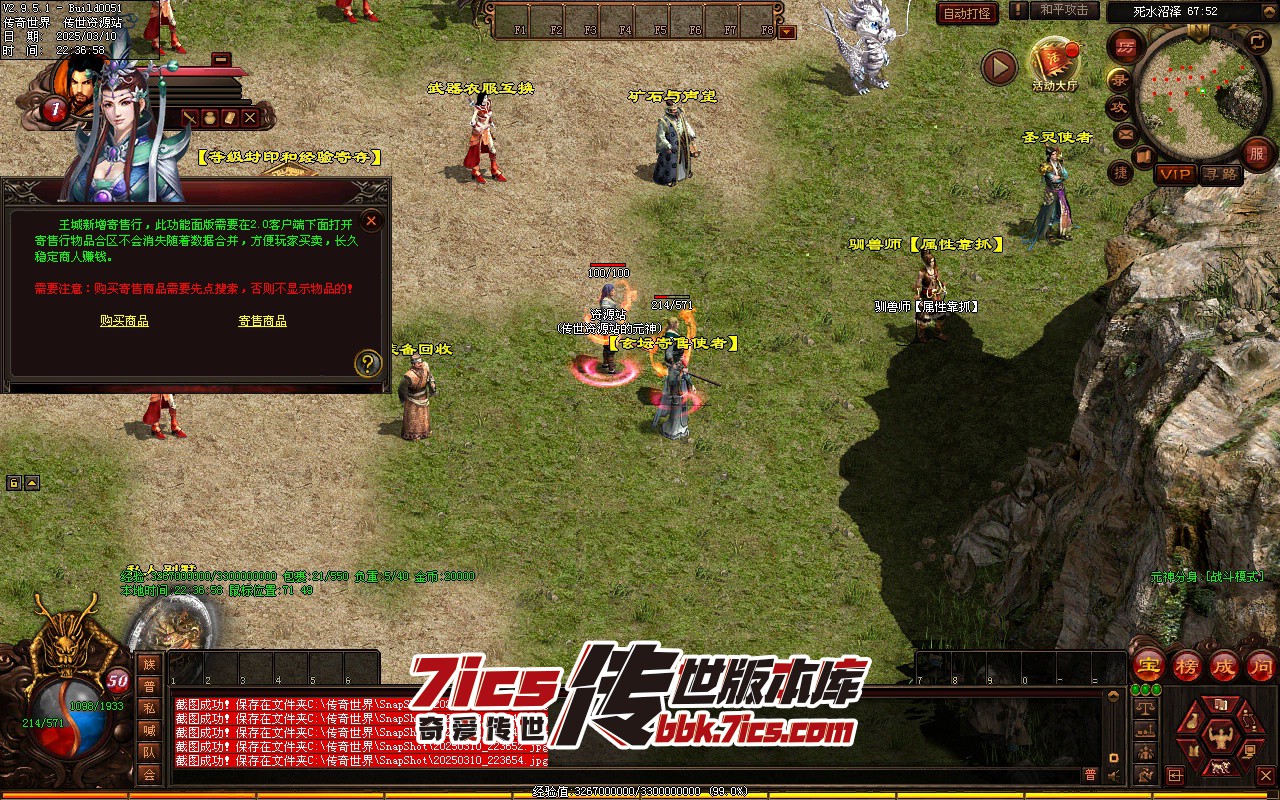This screenshot has height=800, width=1280.
Task: Expand the F-key skill bar dropdown arrow
Action: (787, 31)
